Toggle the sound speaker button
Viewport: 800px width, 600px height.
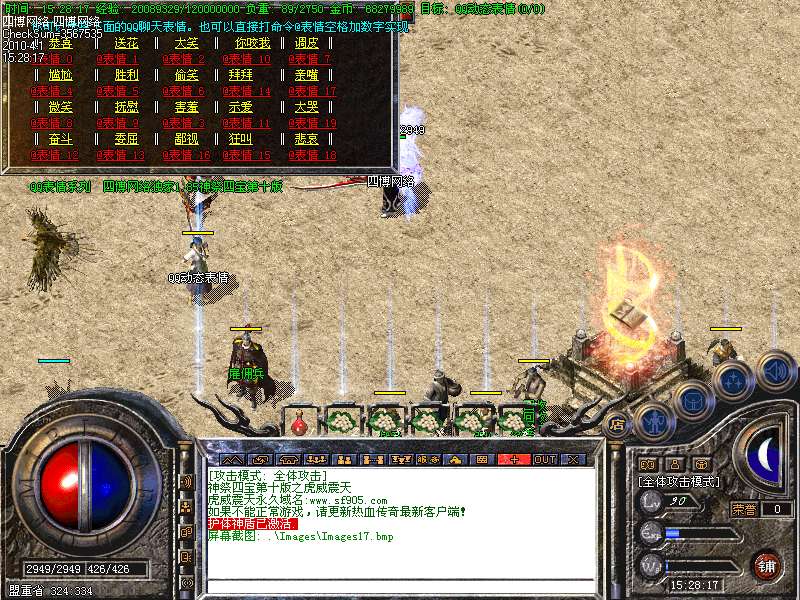coord(775,369)
